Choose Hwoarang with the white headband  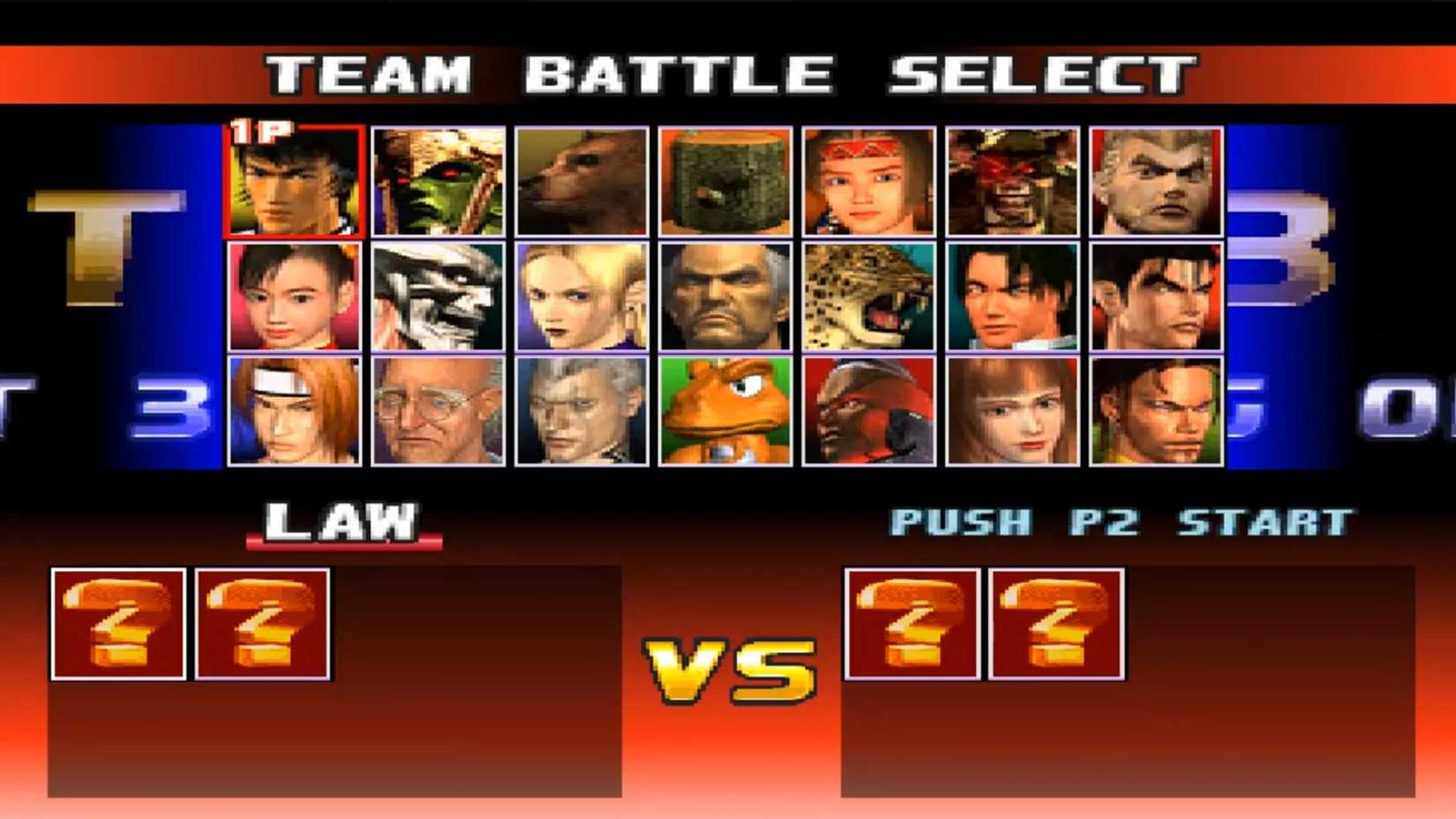click(x=296, y=415)
